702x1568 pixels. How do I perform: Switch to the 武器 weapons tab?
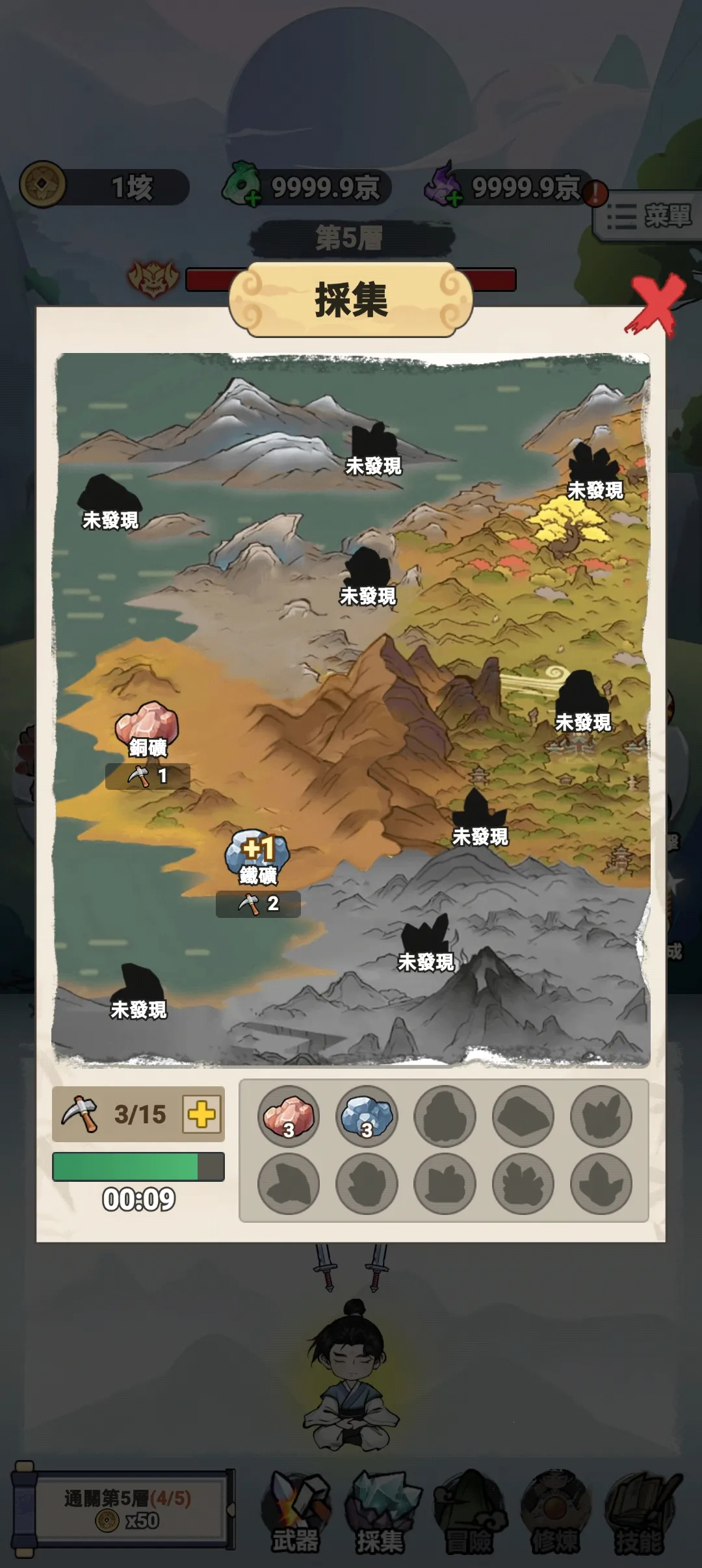[296, 1512]
